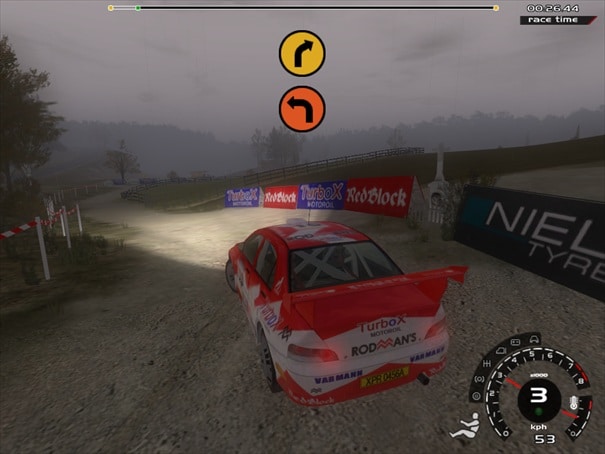Select the orange left-turn pace note icon
Viewport: 605px width, 454px height.
pos(302,108)
